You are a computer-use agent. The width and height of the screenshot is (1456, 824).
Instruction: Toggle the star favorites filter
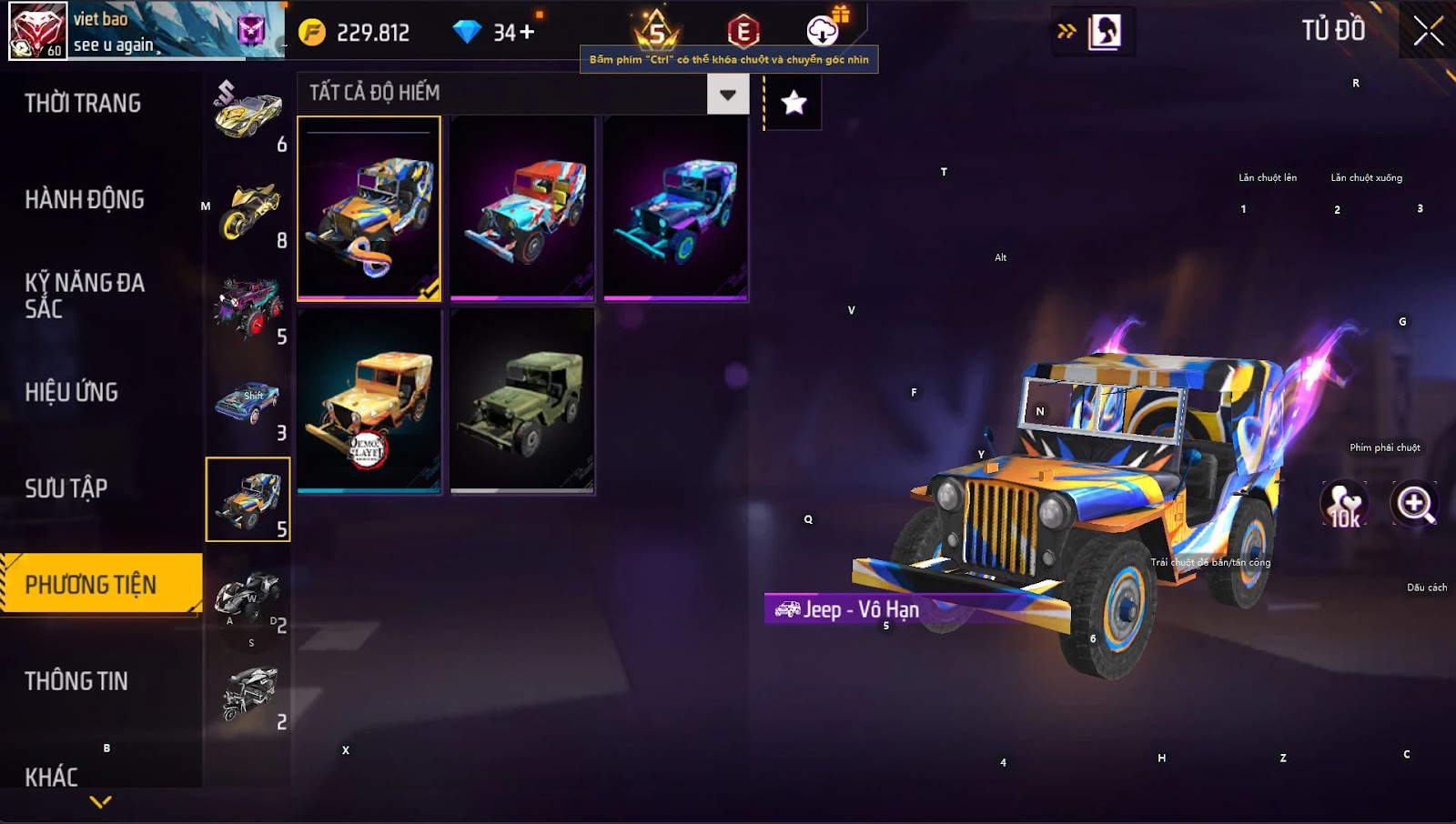click(x=794, y=103)
